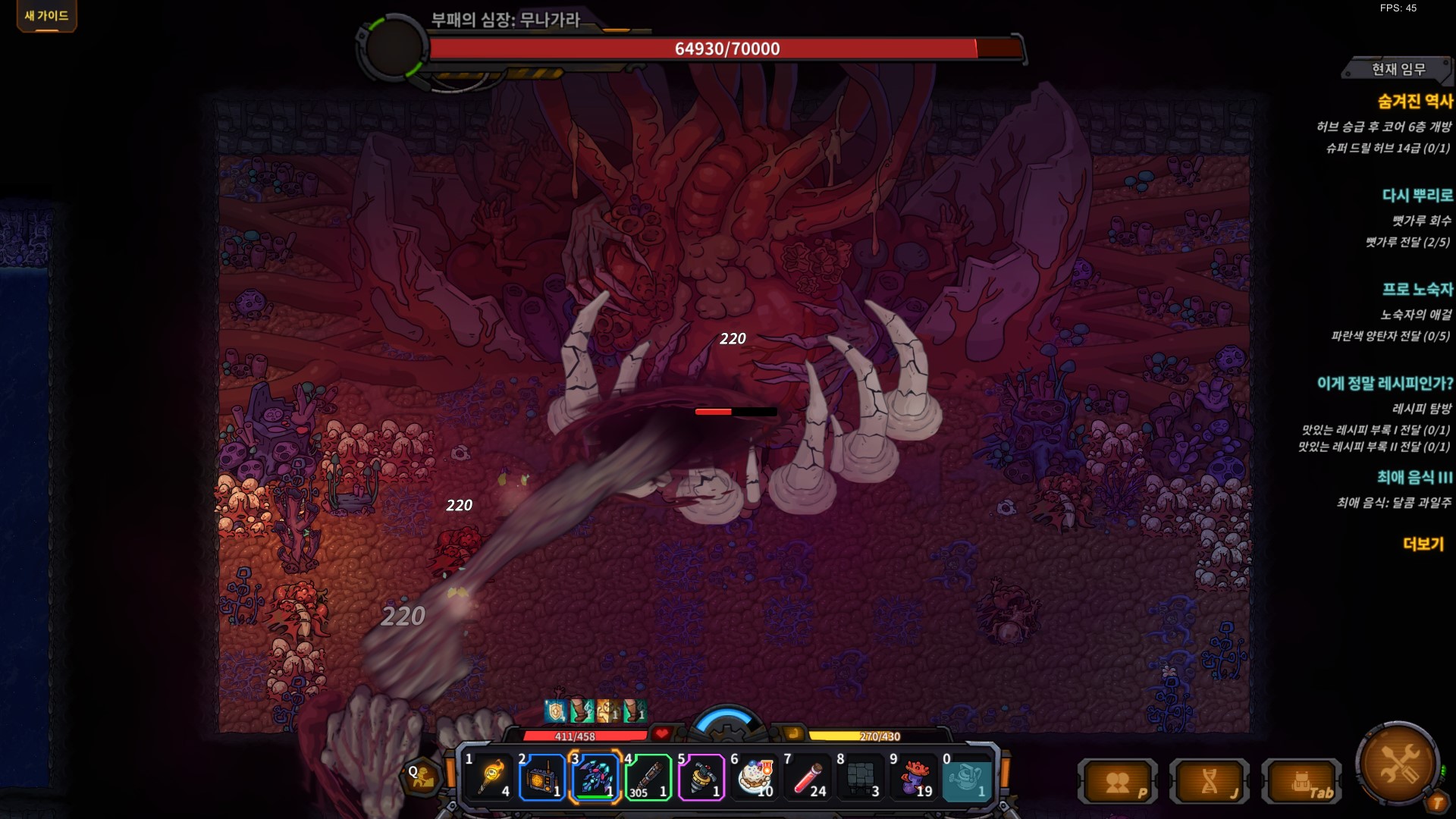Select the orange radio device slot
Screen dimensions: 1456x819
tap(541, 777)
